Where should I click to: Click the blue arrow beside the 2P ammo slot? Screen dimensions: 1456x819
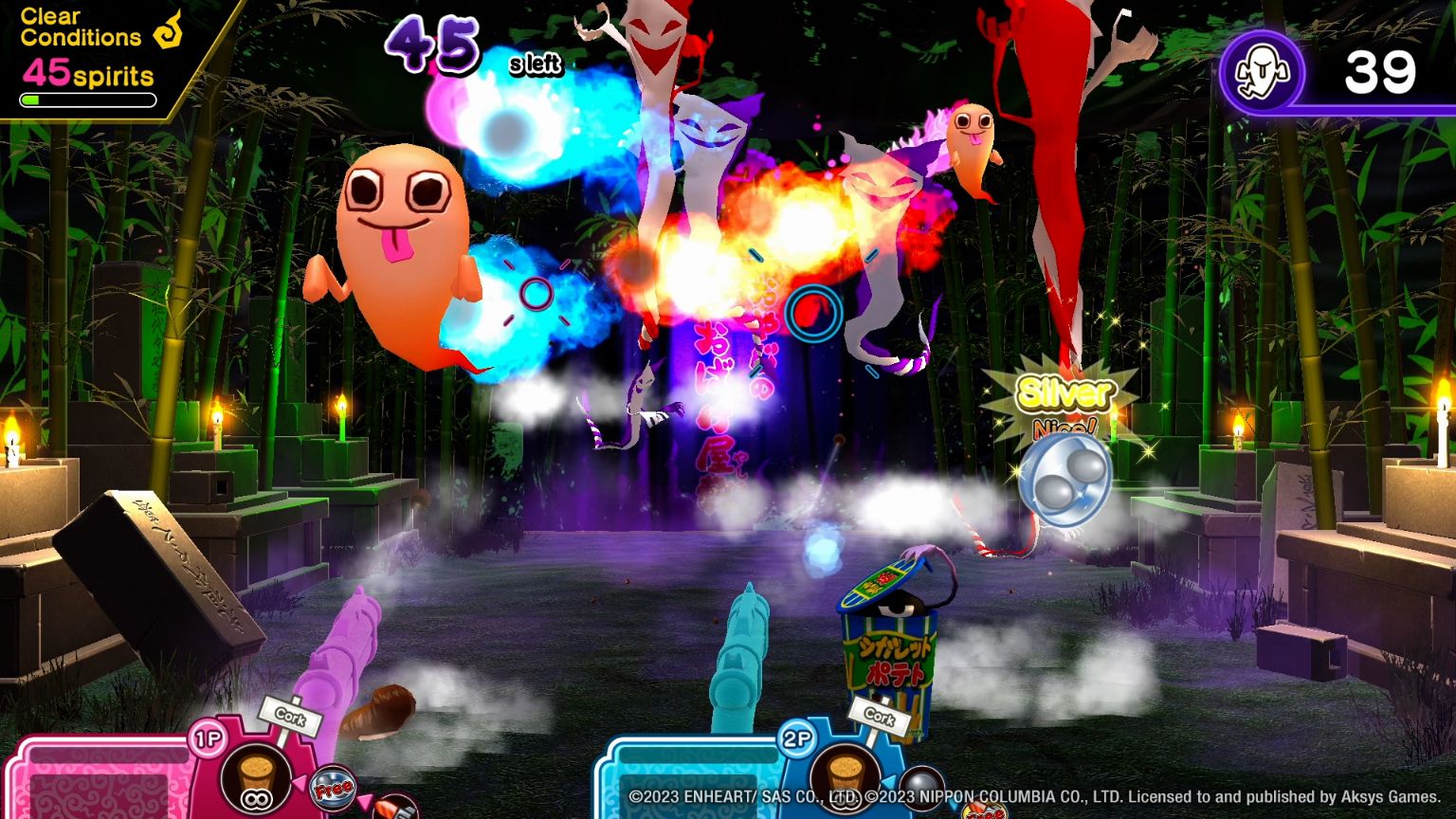pyautogui.click(x=890, y=782)
